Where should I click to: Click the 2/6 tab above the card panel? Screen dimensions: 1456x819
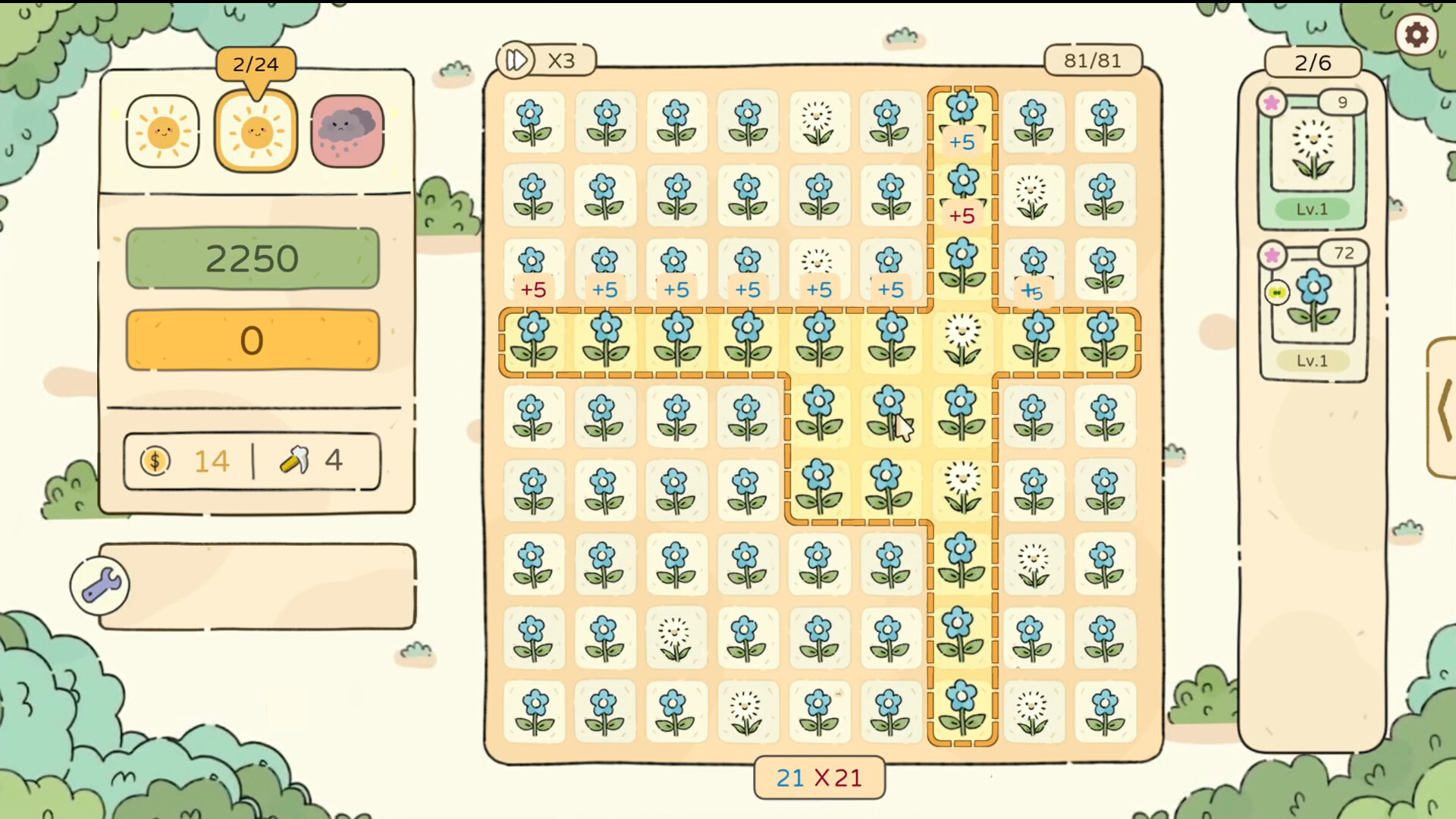click(x=1313, y=63)
